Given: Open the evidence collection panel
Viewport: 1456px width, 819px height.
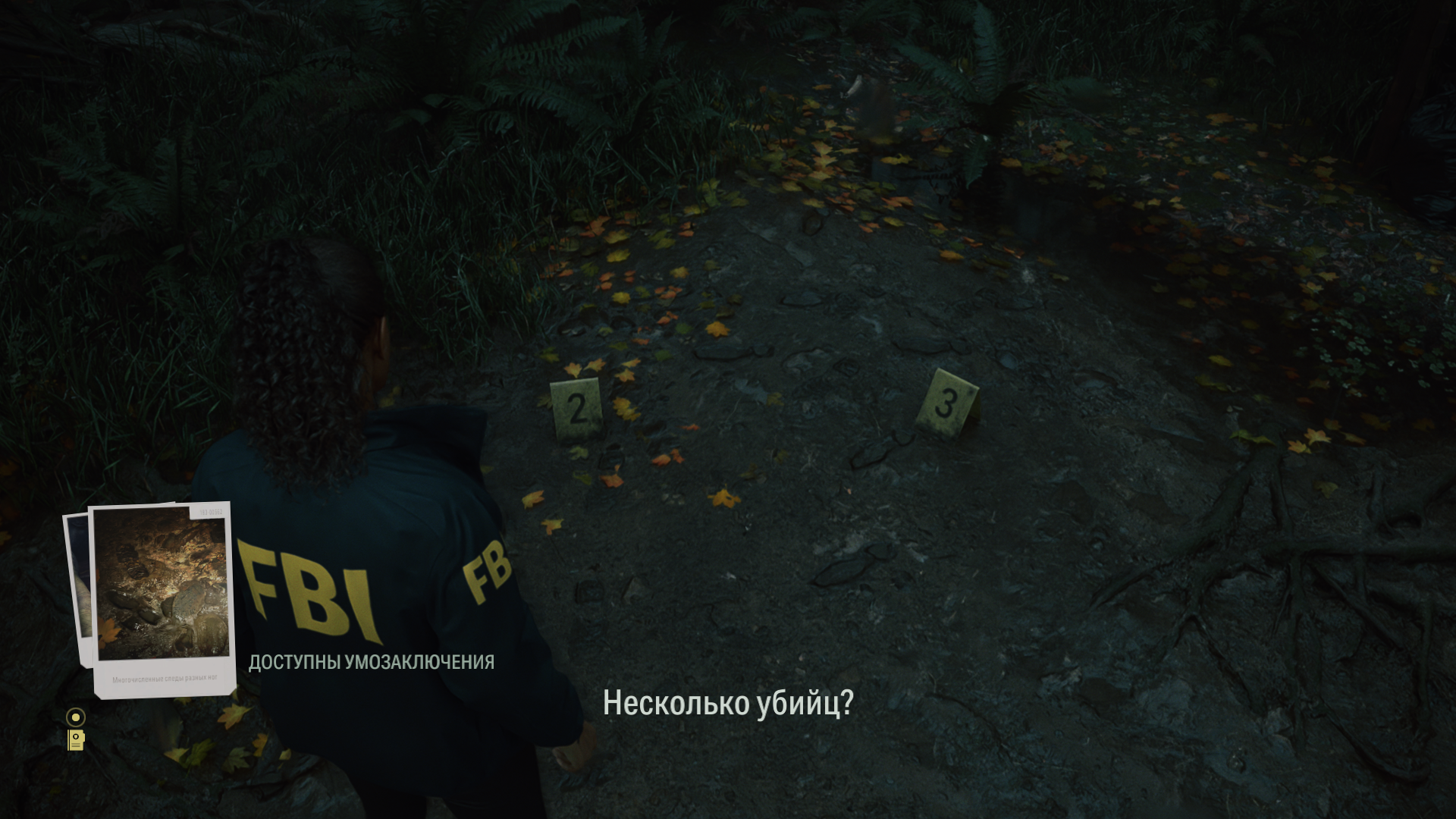Looking at the screenshot, I should pyautogui.click(x=76, y=739).
